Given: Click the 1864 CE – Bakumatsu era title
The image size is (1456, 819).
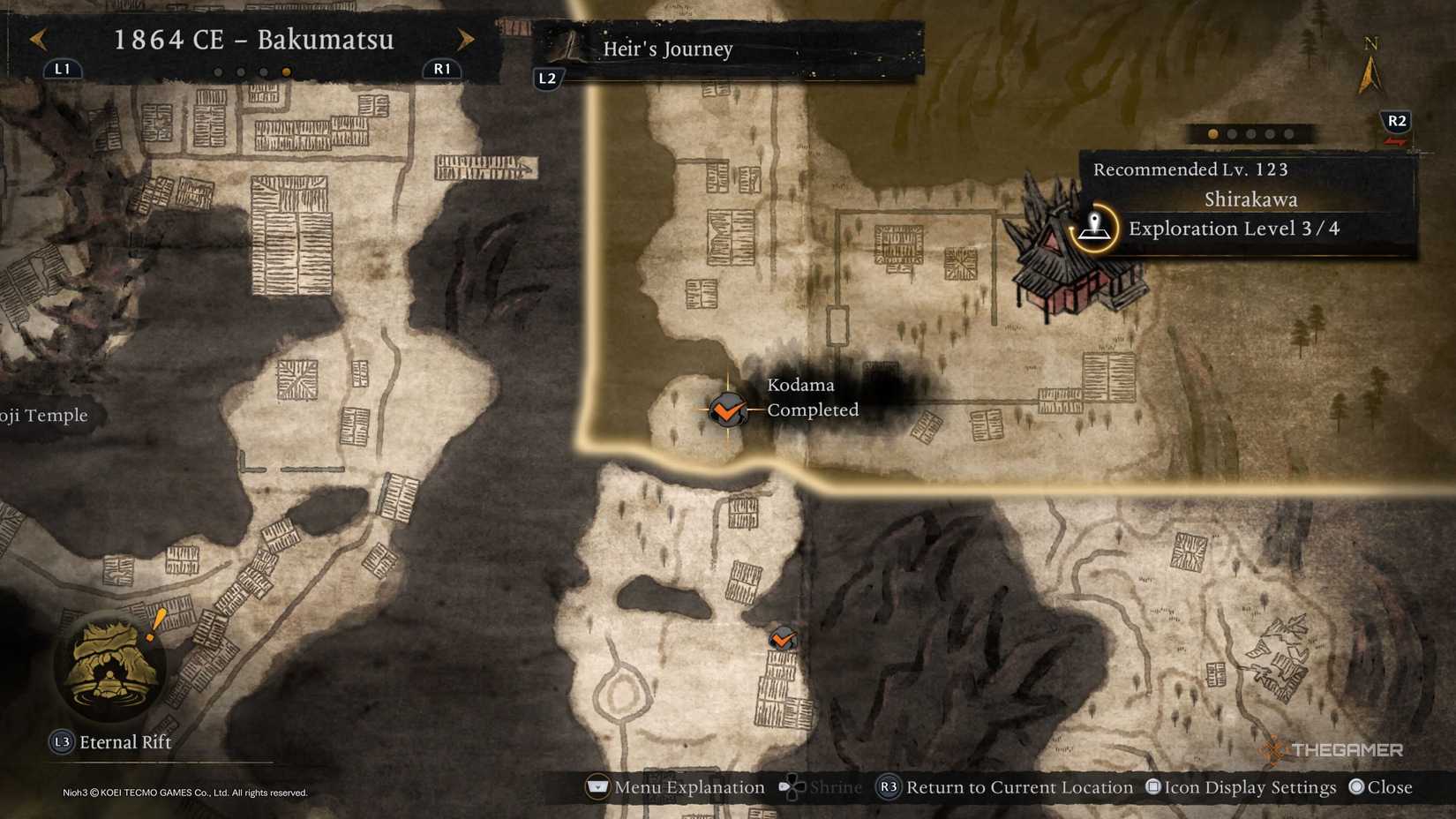Looking at the screenshot, I should pyautogui.click(x=254, y=40).
